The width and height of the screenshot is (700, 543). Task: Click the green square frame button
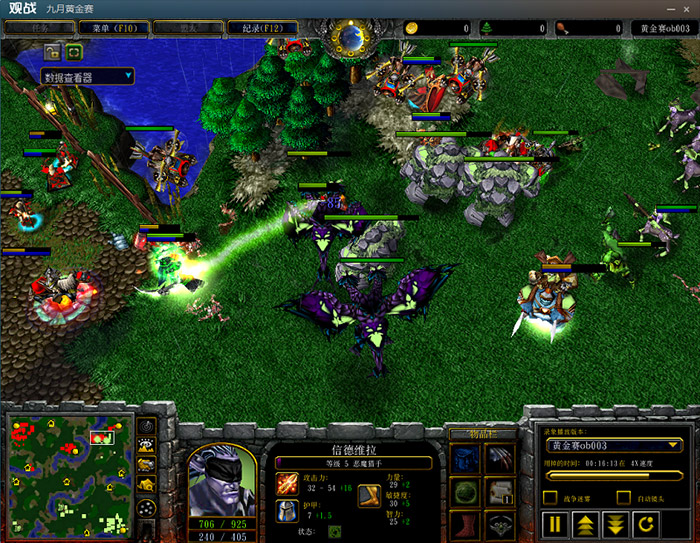tap(75, 51)
